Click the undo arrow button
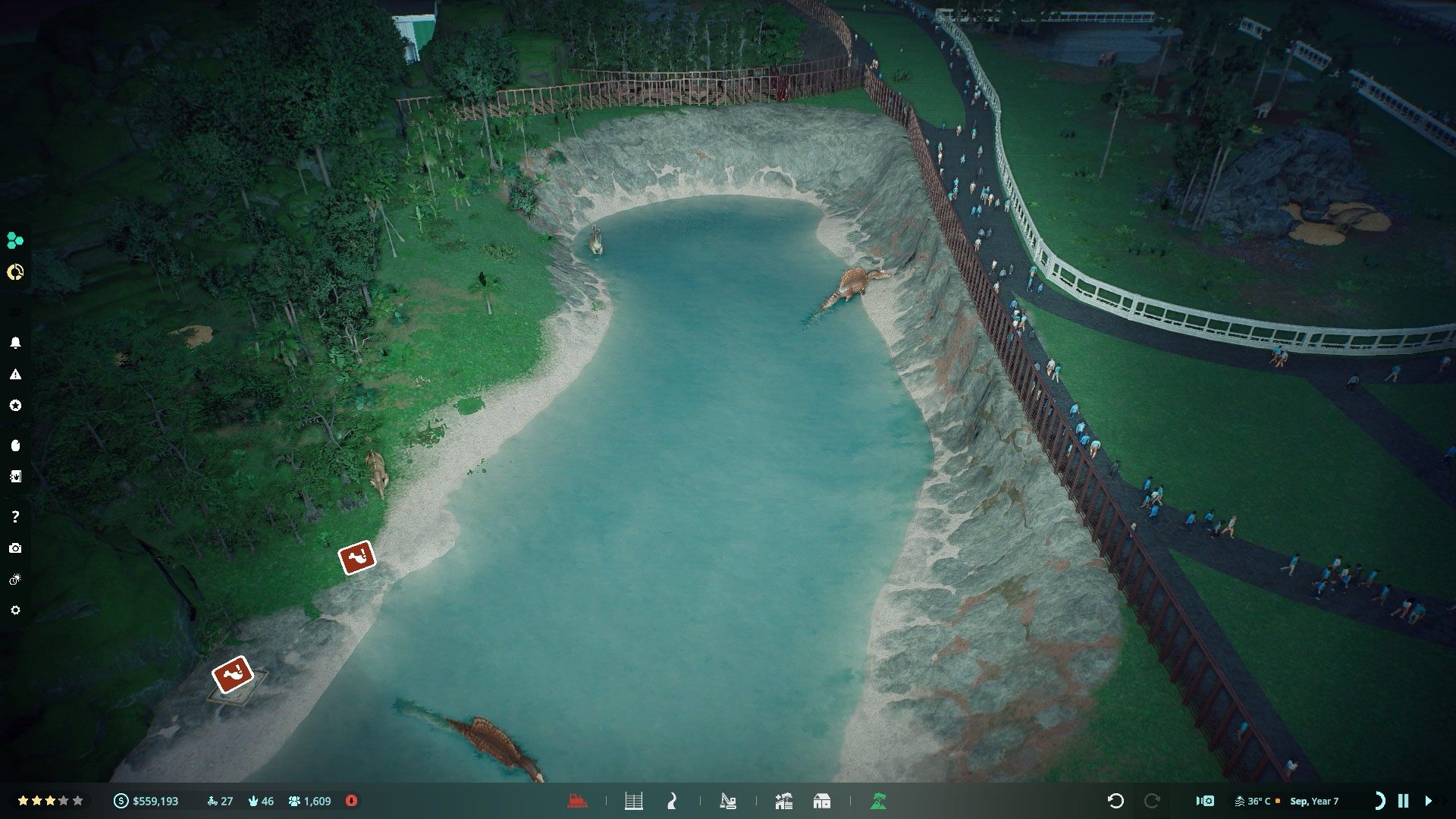This screenshot has width=1456, height=819. click(x=1115, y=801)
